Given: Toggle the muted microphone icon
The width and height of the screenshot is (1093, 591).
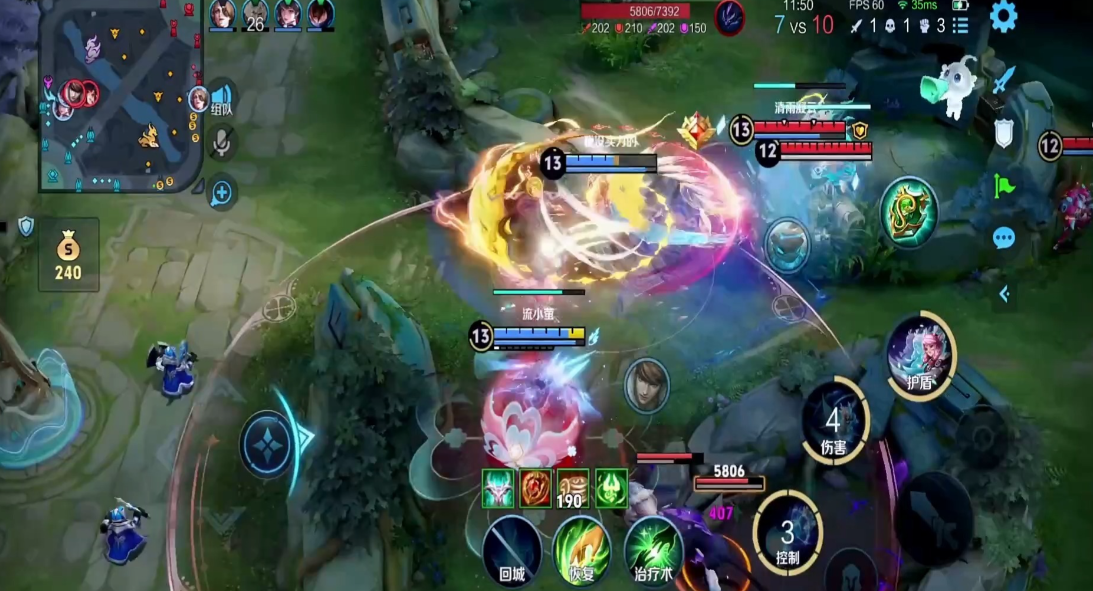Looking at the screenshot, I should click(222, 143).
